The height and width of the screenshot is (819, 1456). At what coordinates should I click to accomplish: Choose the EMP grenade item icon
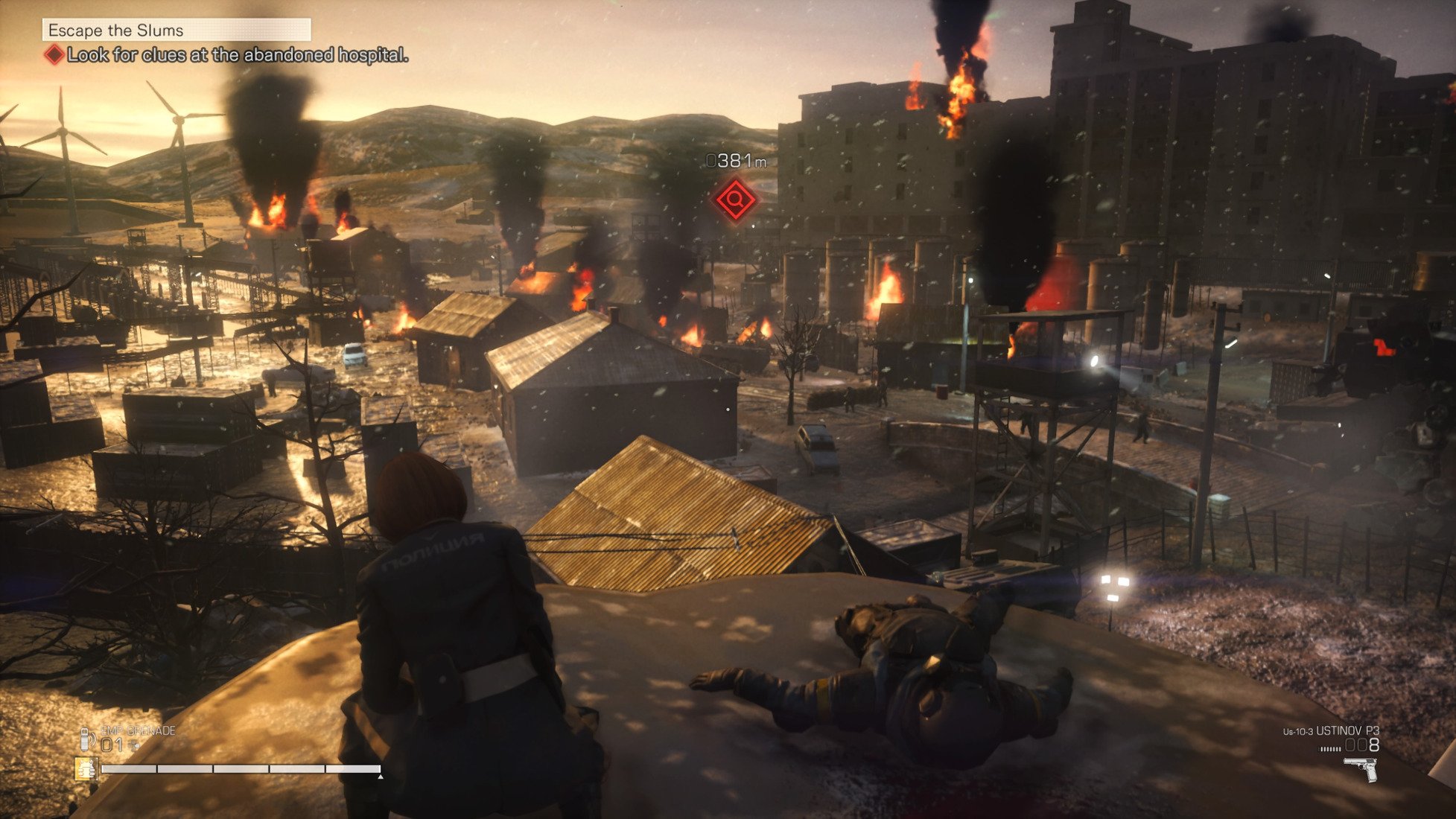(87, 739)
